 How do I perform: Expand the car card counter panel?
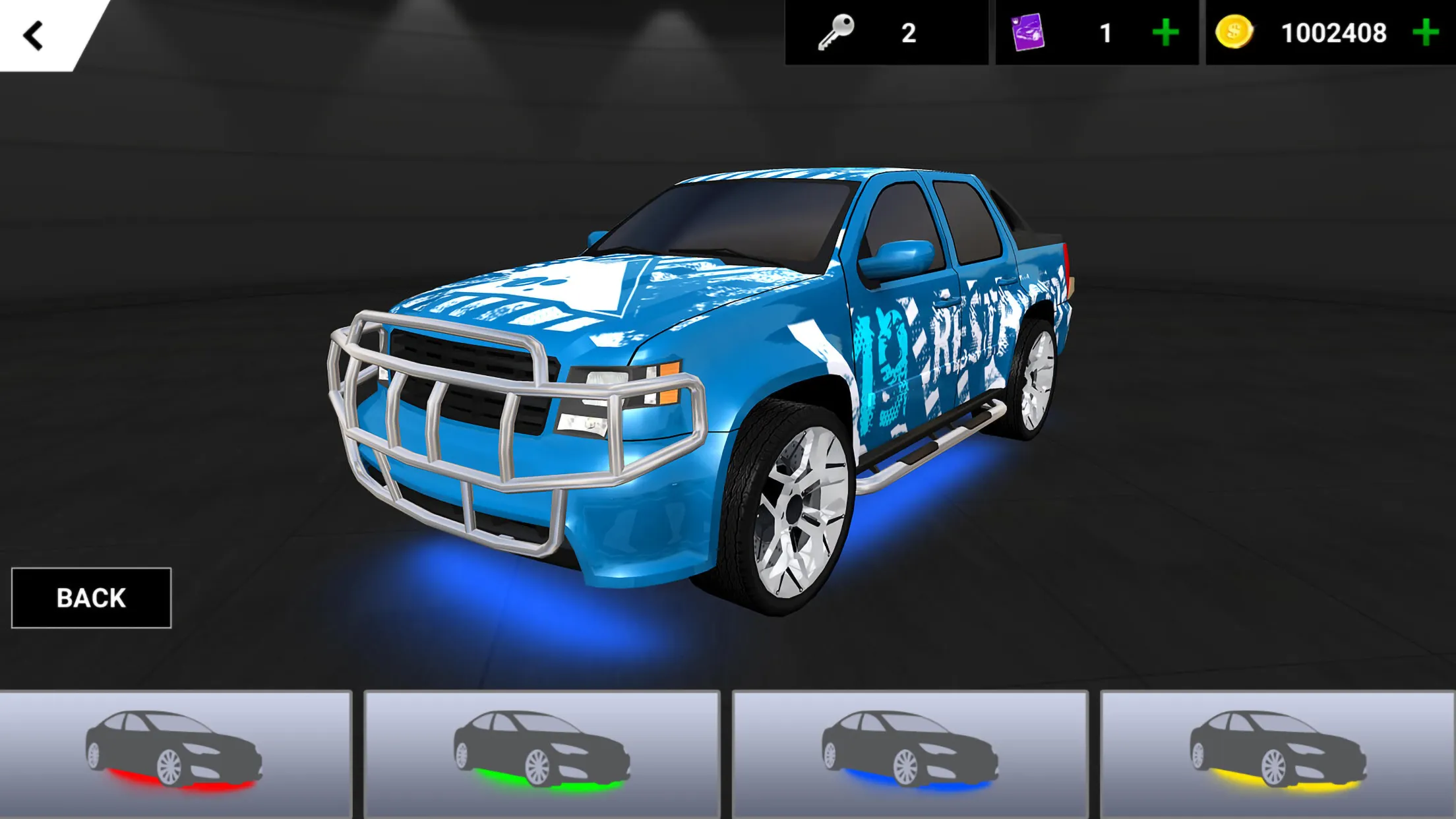click(1095, 32)
